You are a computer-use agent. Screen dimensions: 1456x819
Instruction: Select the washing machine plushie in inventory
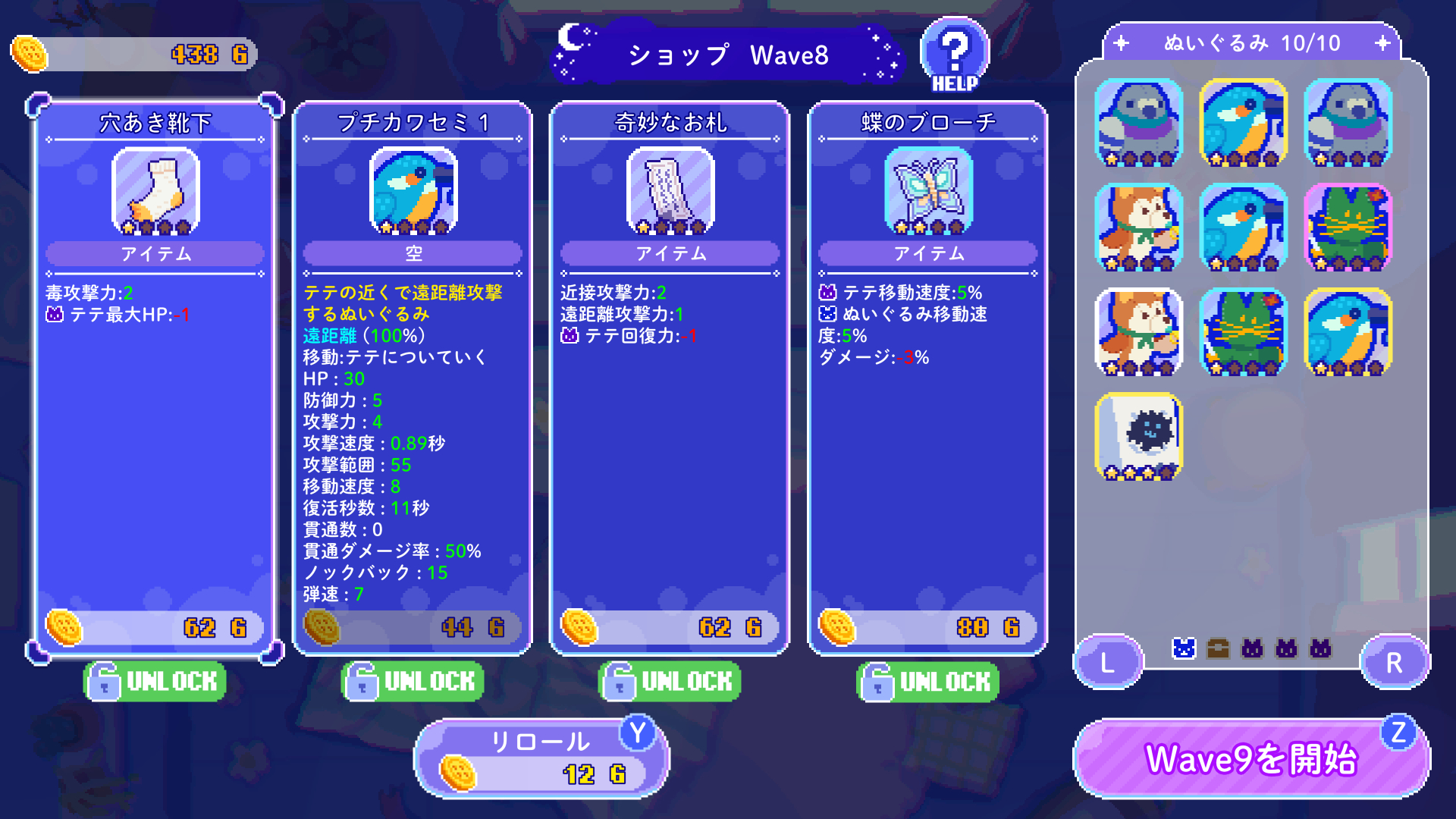click(x=1137, y=438)
